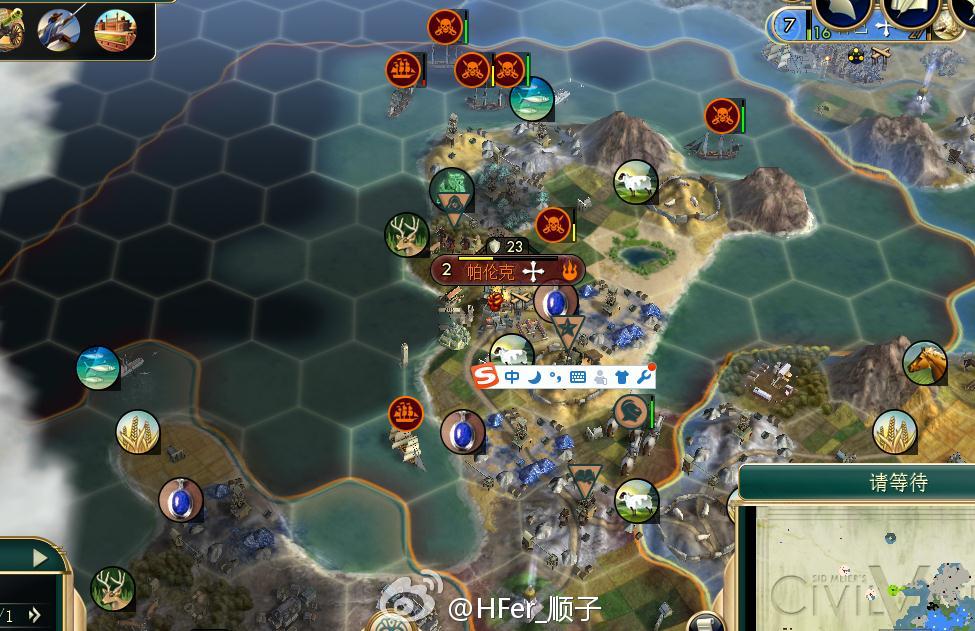Click the city banner with number 7
Image resolution: width=975 pixels, height=631 pixels.
(x=790, y=25)
